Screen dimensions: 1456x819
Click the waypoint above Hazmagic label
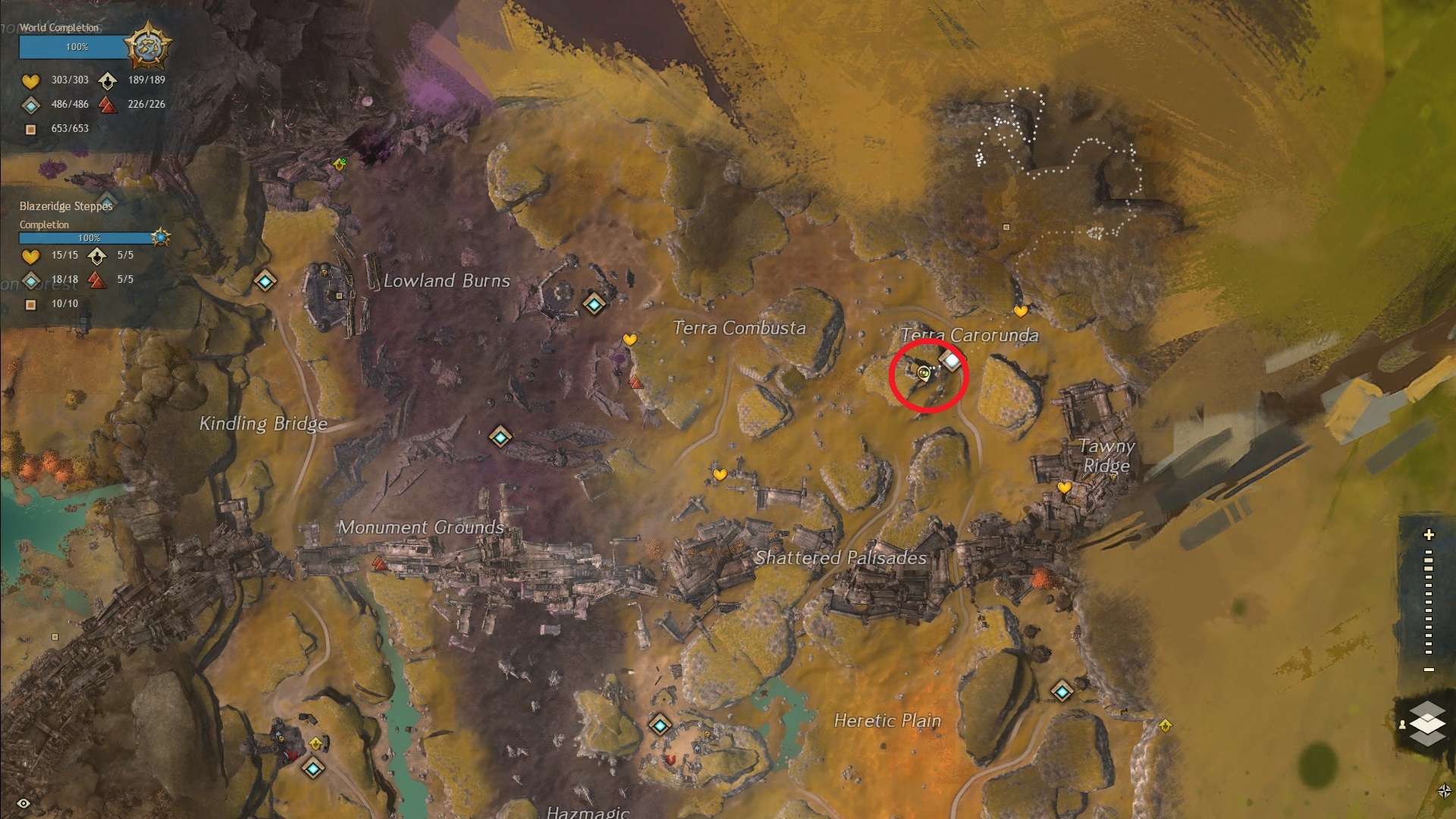point(660,726)
